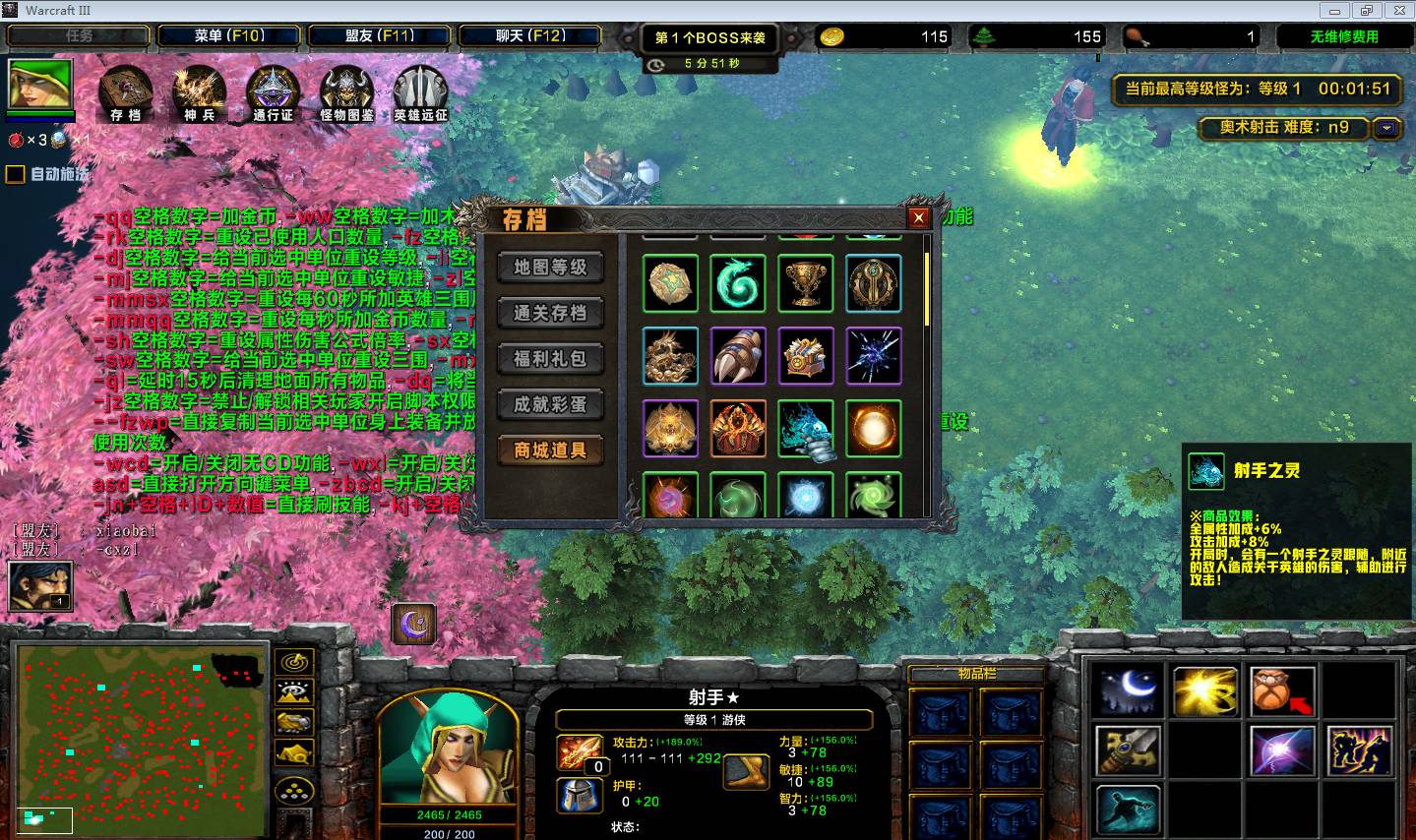The height and width of the screenshot is (840, 1416).
Task: Close the 存档 window
Action: (x=918, y=218)
